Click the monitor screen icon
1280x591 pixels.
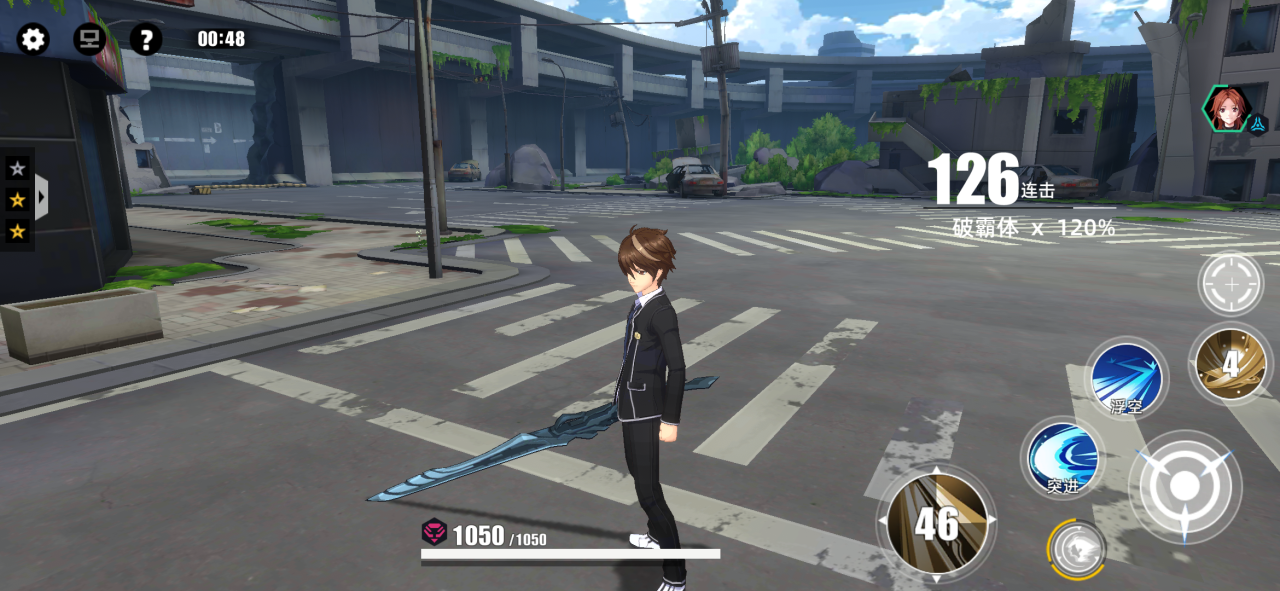tap(90, 40)
